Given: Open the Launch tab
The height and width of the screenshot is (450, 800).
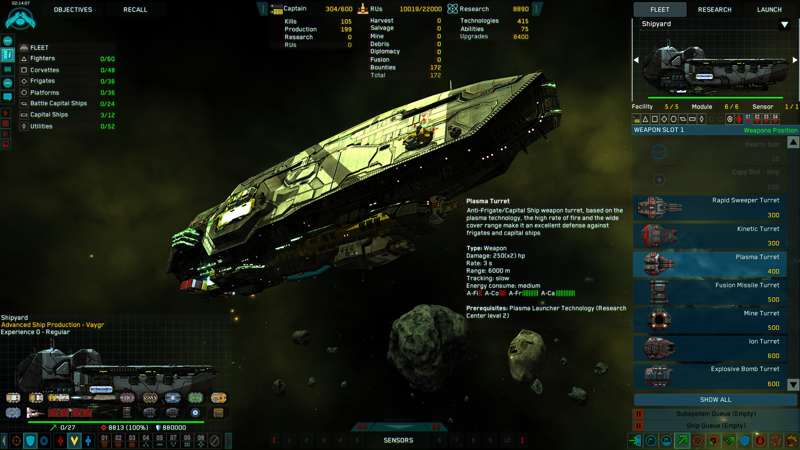Looking at the screenshot, I should click(769, 10).
